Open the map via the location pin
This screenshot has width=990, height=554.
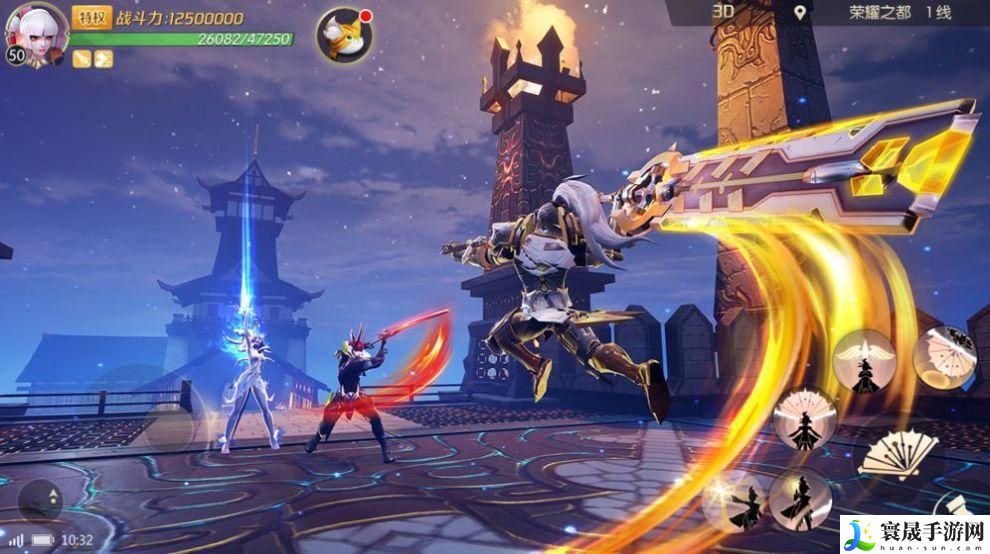pyautogui.click(x=799, y=13)
